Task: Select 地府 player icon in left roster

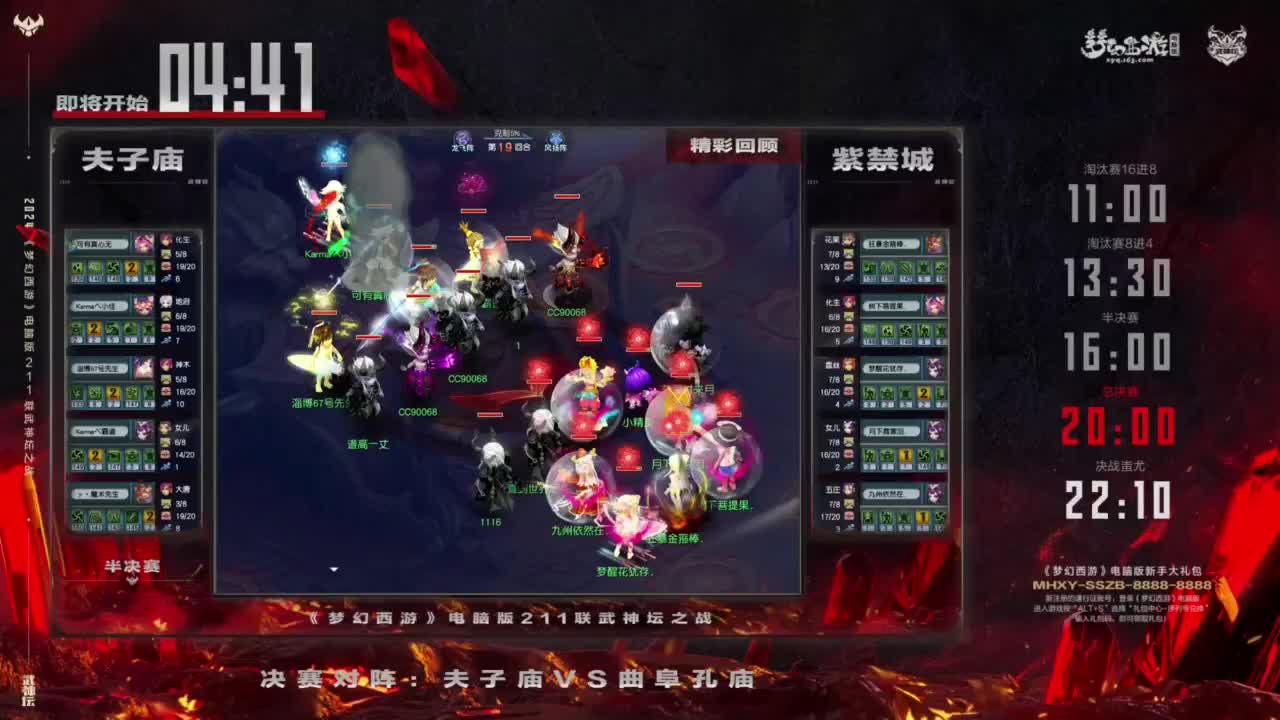Action: tap(166, 302)
